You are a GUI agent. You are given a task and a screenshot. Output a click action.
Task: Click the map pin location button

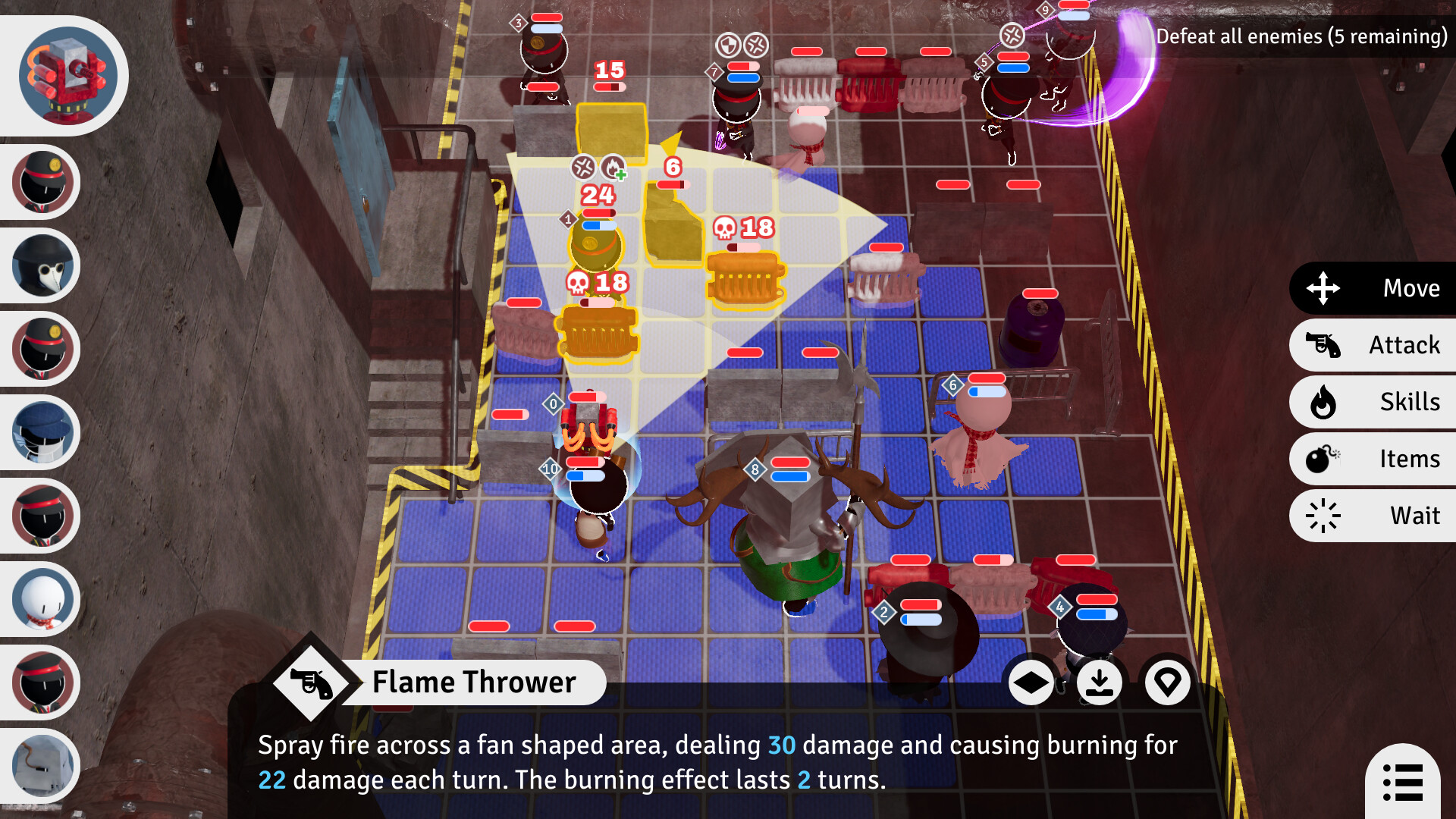1167,682
